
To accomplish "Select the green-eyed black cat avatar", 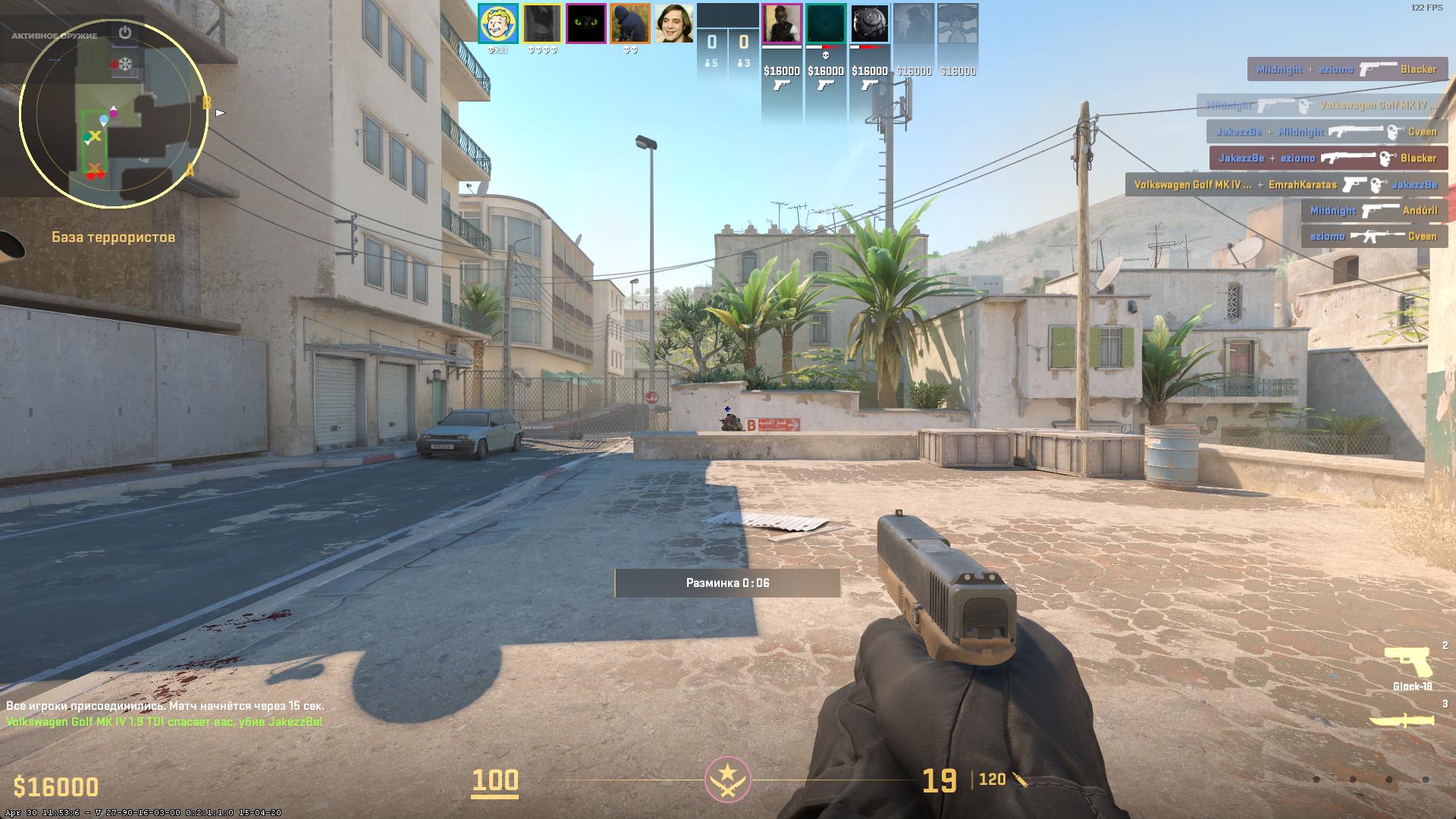I will (586, 24).
